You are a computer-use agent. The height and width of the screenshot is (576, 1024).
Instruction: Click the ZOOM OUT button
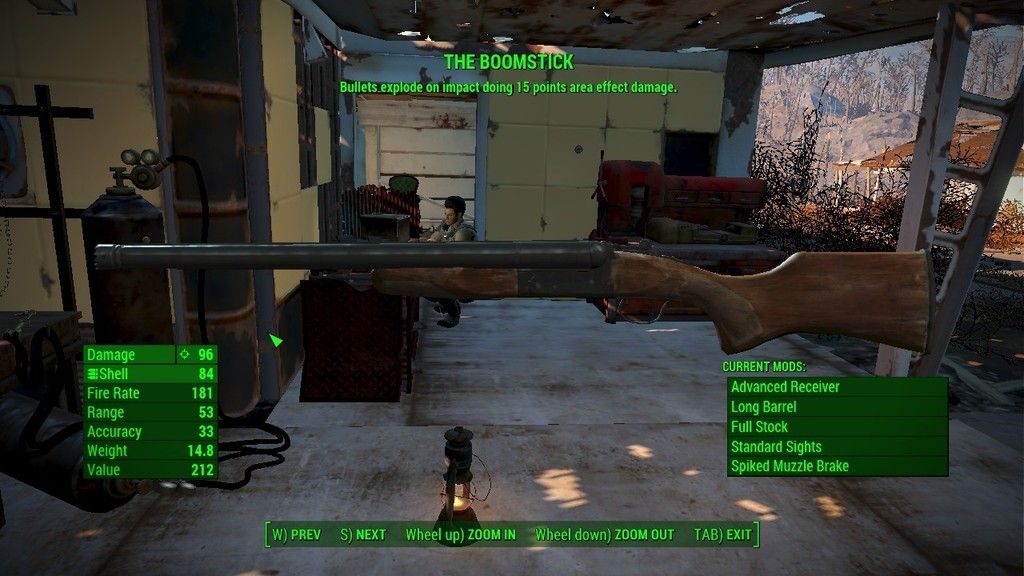pyautogui.click(x=604, y=535)
